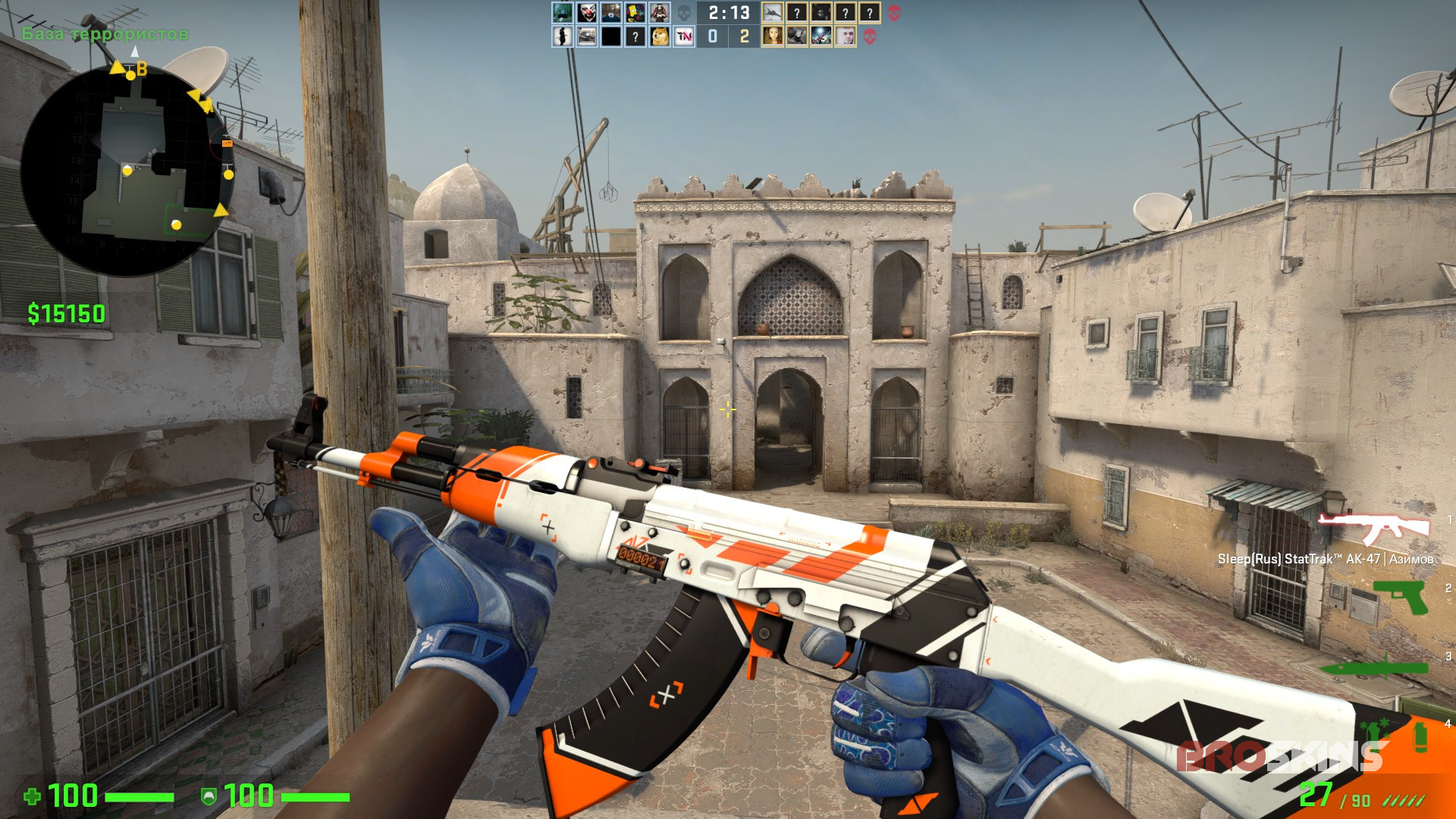Select the green pistol icon in slot 2

[x=1399, y=597]
